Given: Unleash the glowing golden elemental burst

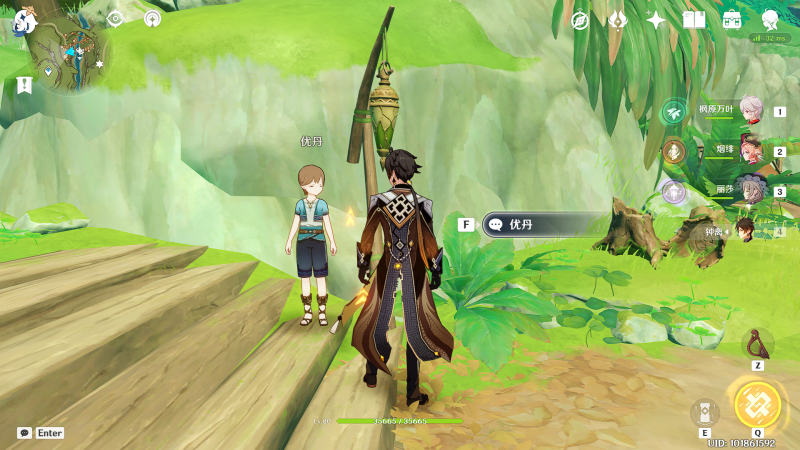Looking at the screenshot, I should [x=757, y=404].
